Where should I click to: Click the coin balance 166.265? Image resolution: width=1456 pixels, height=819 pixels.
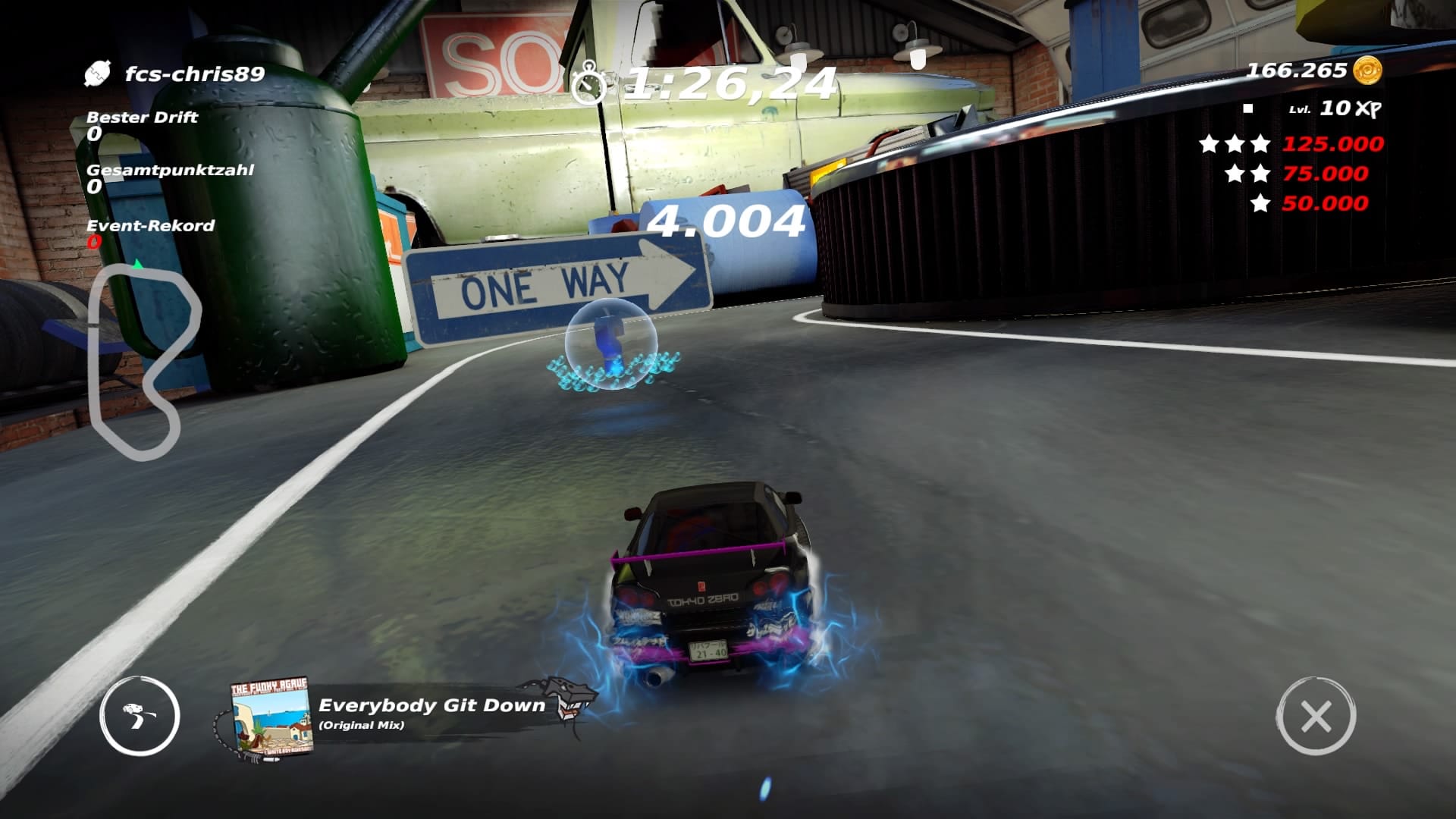[1297, 70]
